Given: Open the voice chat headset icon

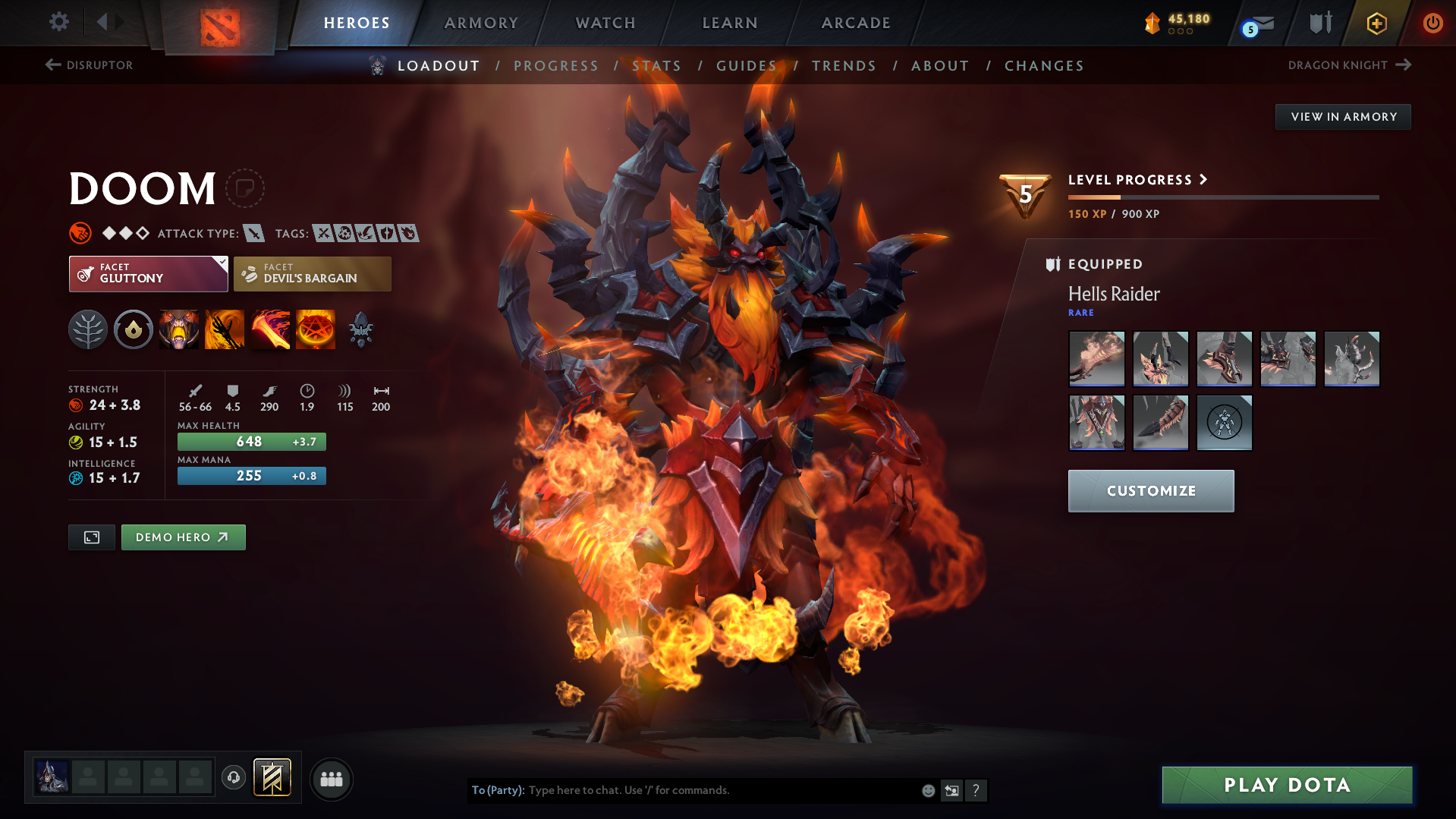Looking at the screenshot, I should (x=233, y=778).
